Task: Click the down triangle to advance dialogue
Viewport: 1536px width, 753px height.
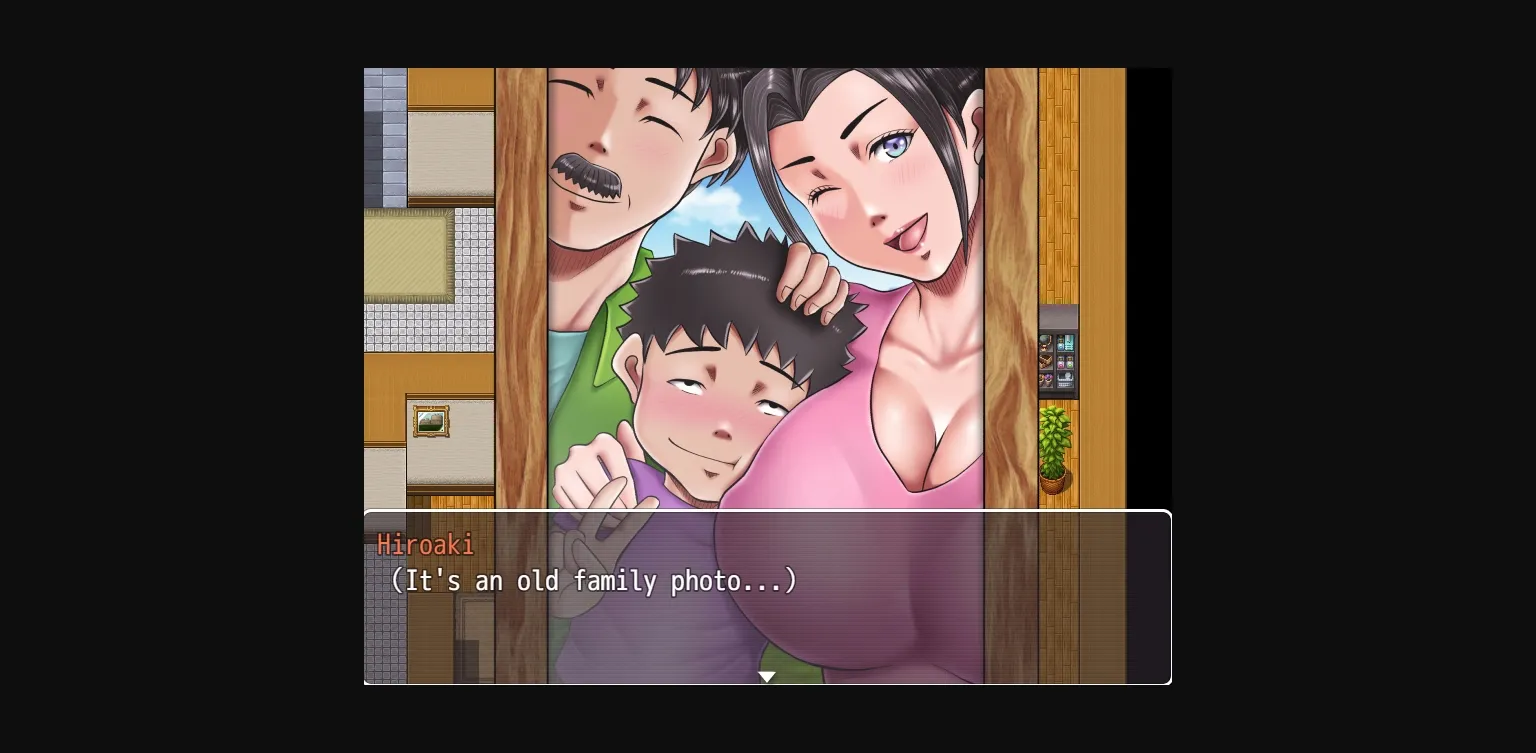Action: (x=767, y=676)
